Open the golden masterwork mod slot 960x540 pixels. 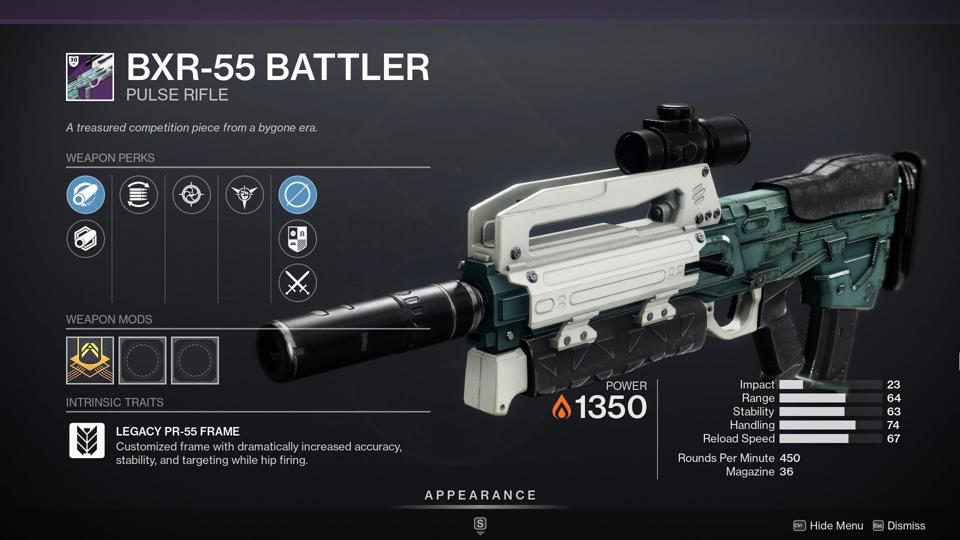click(x=89, y=360)
